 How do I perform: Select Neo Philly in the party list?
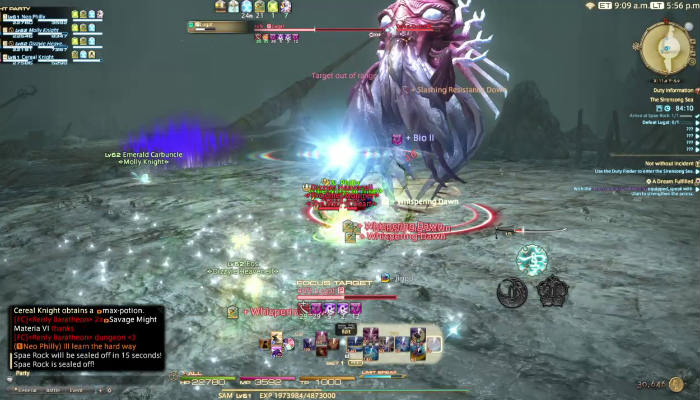pos(38,19)
